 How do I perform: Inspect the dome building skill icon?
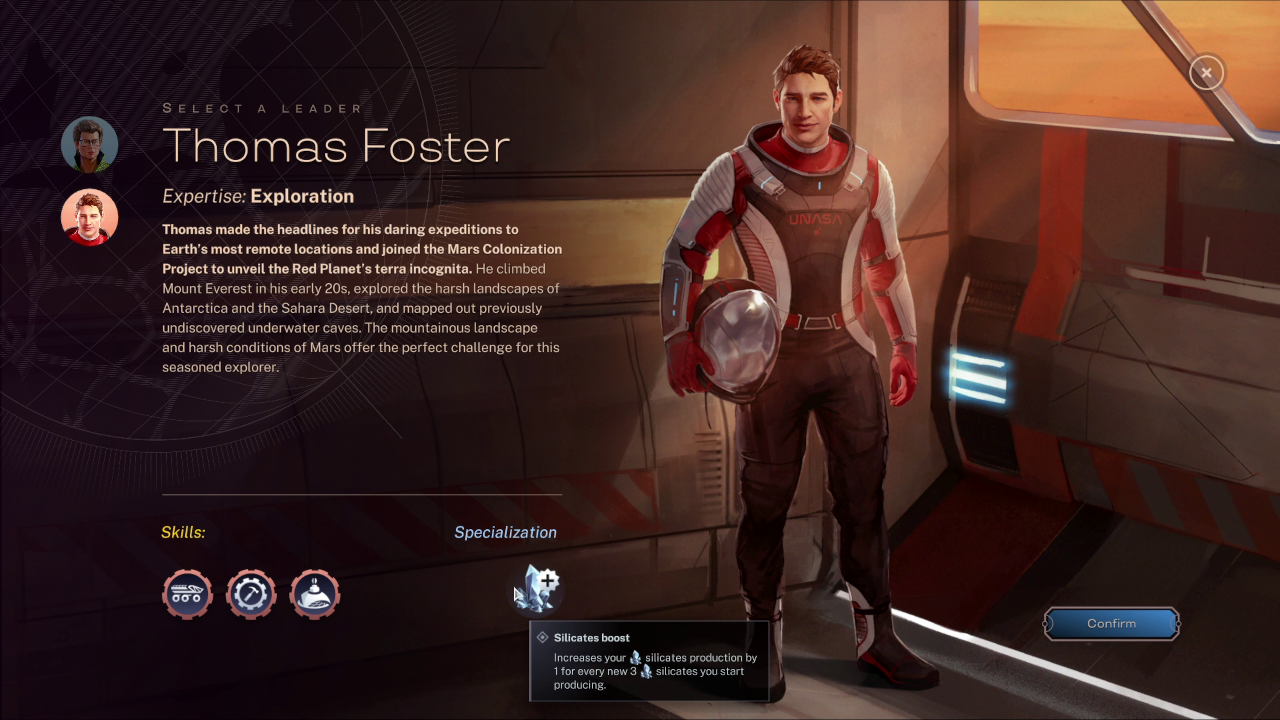[315, 594]
